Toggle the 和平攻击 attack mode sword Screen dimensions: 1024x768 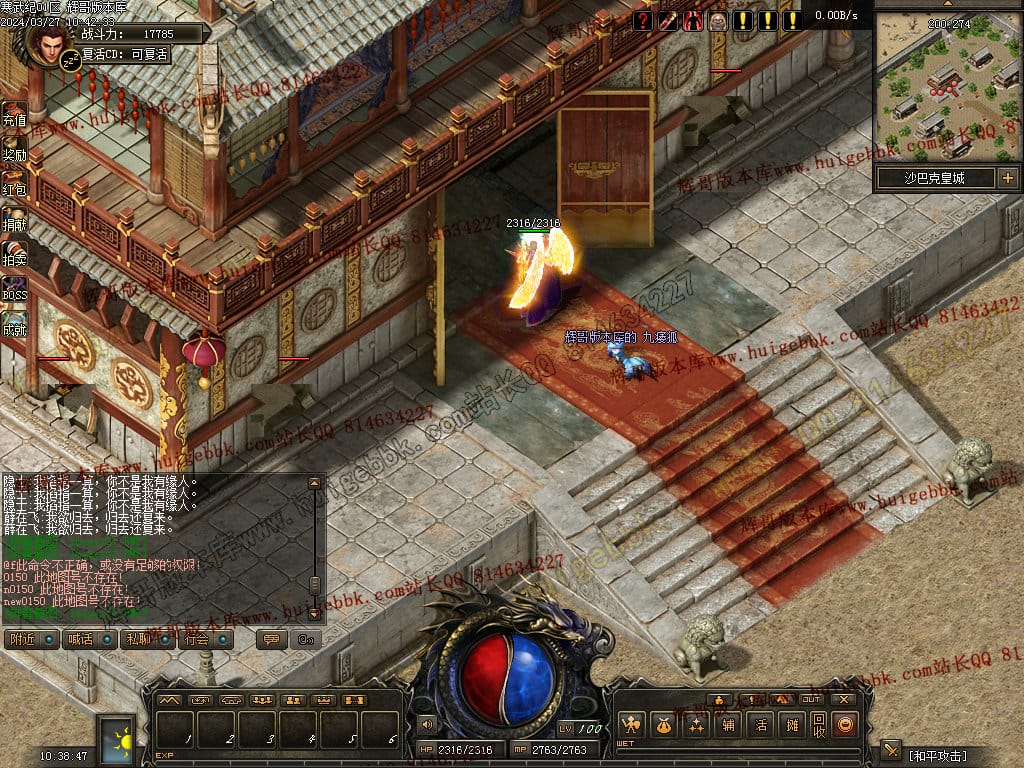click(x=891, y=751)
